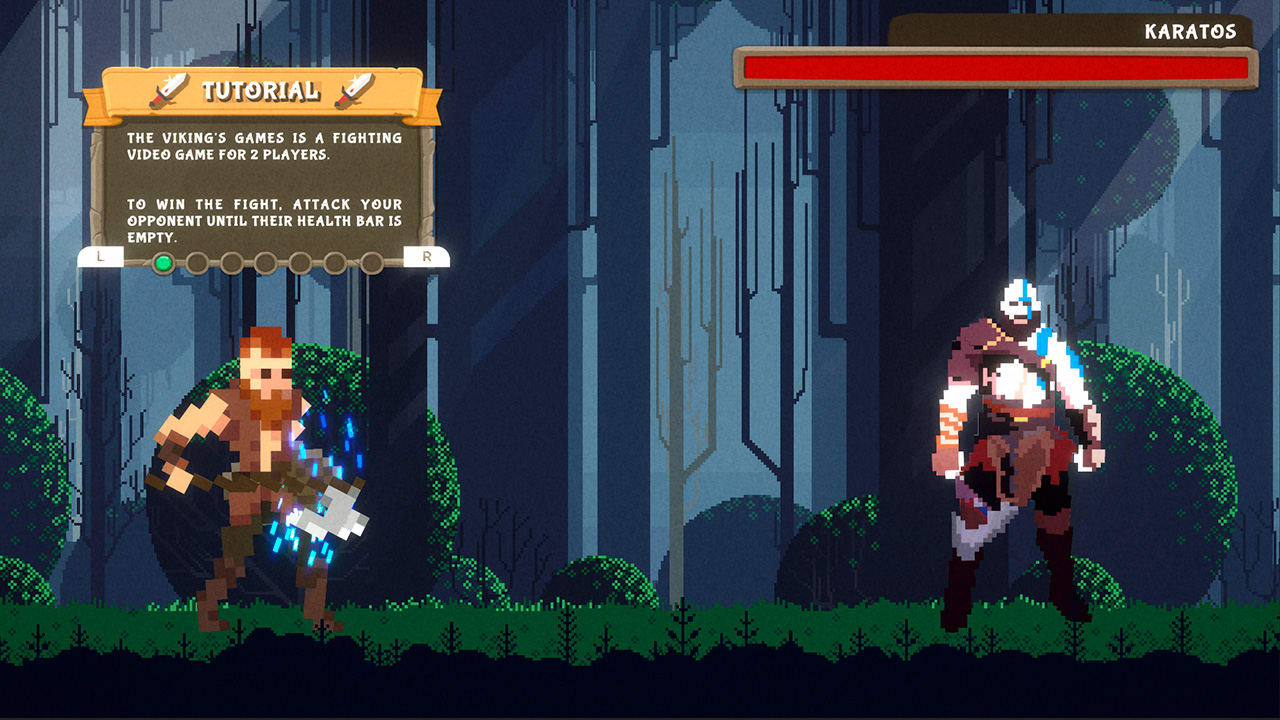The image size is (1280, 720).
Task: Click the L previous-page tab
Action: pyautogui.click(x=99, y=258)
